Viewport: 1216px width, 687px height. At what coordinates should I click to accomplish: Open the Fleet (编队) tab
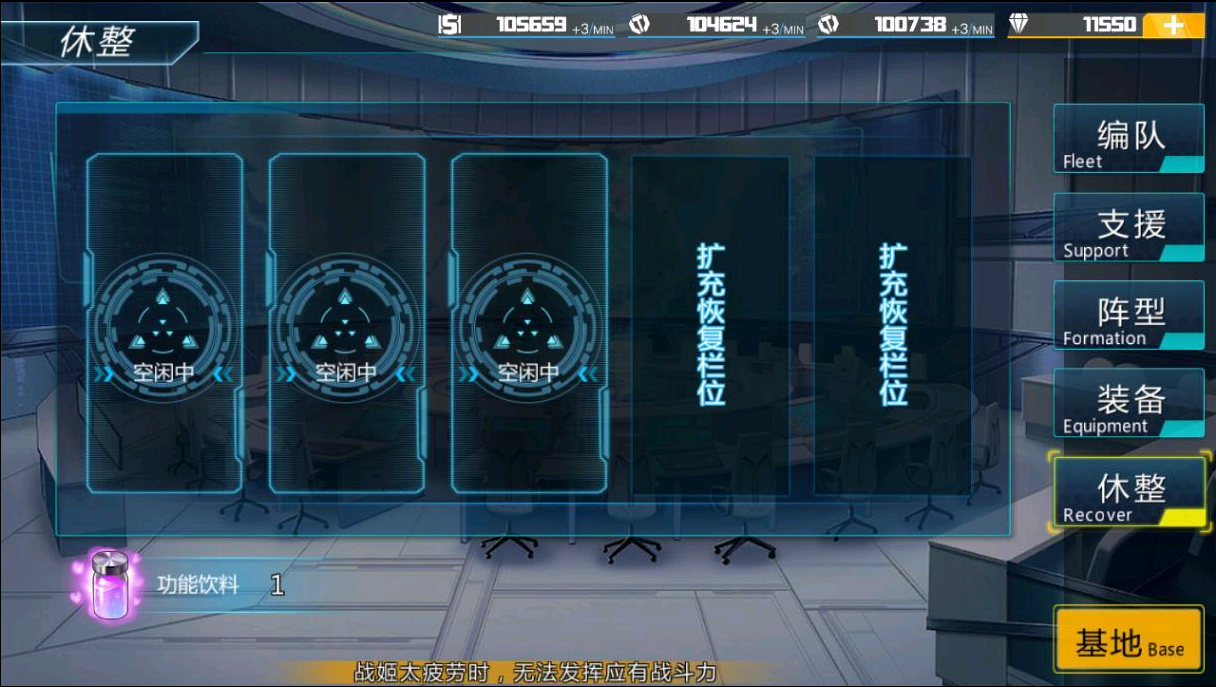point(1128,139)
